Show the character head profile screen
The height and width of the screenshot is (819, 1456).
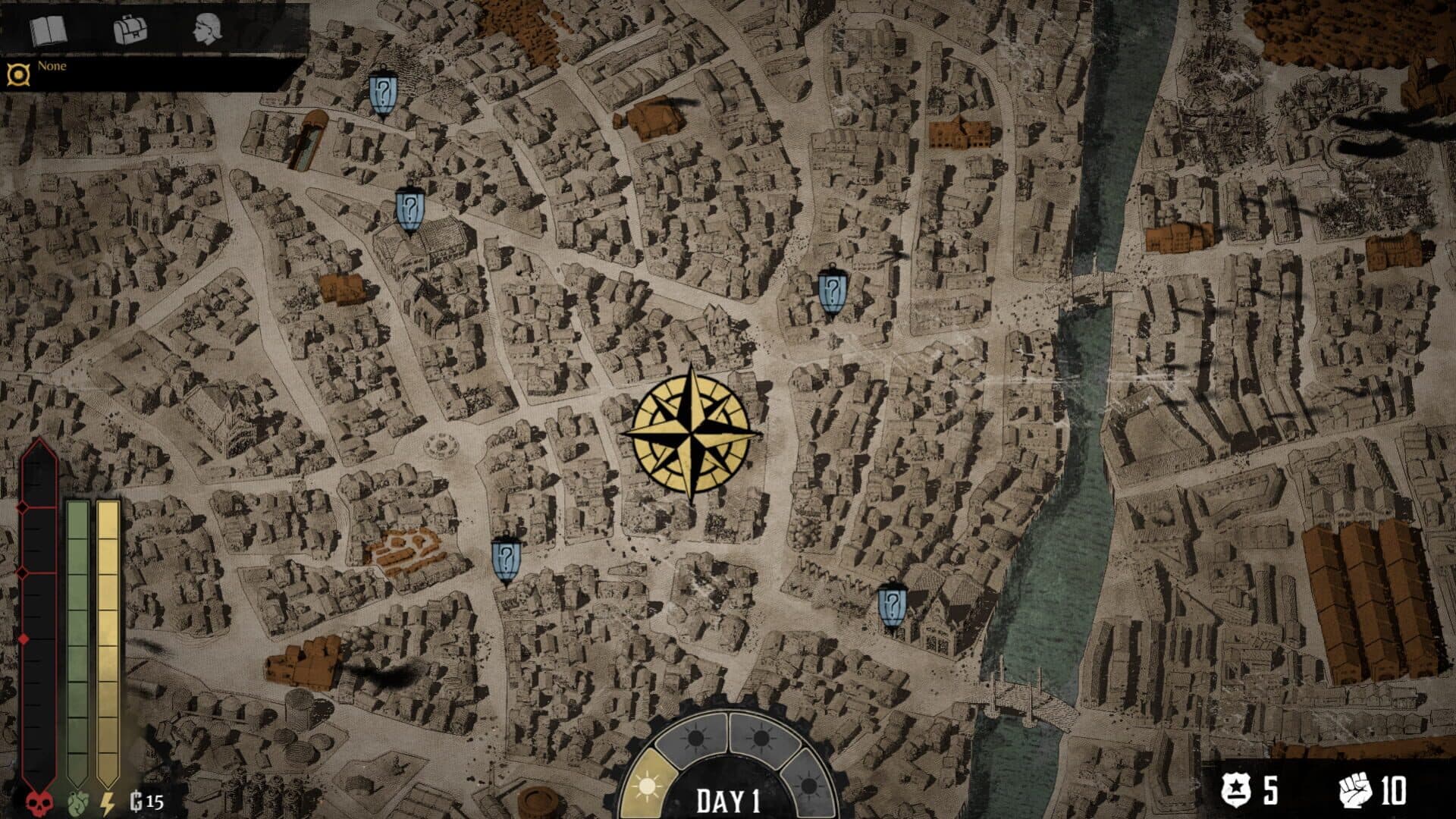coord(207,30)
